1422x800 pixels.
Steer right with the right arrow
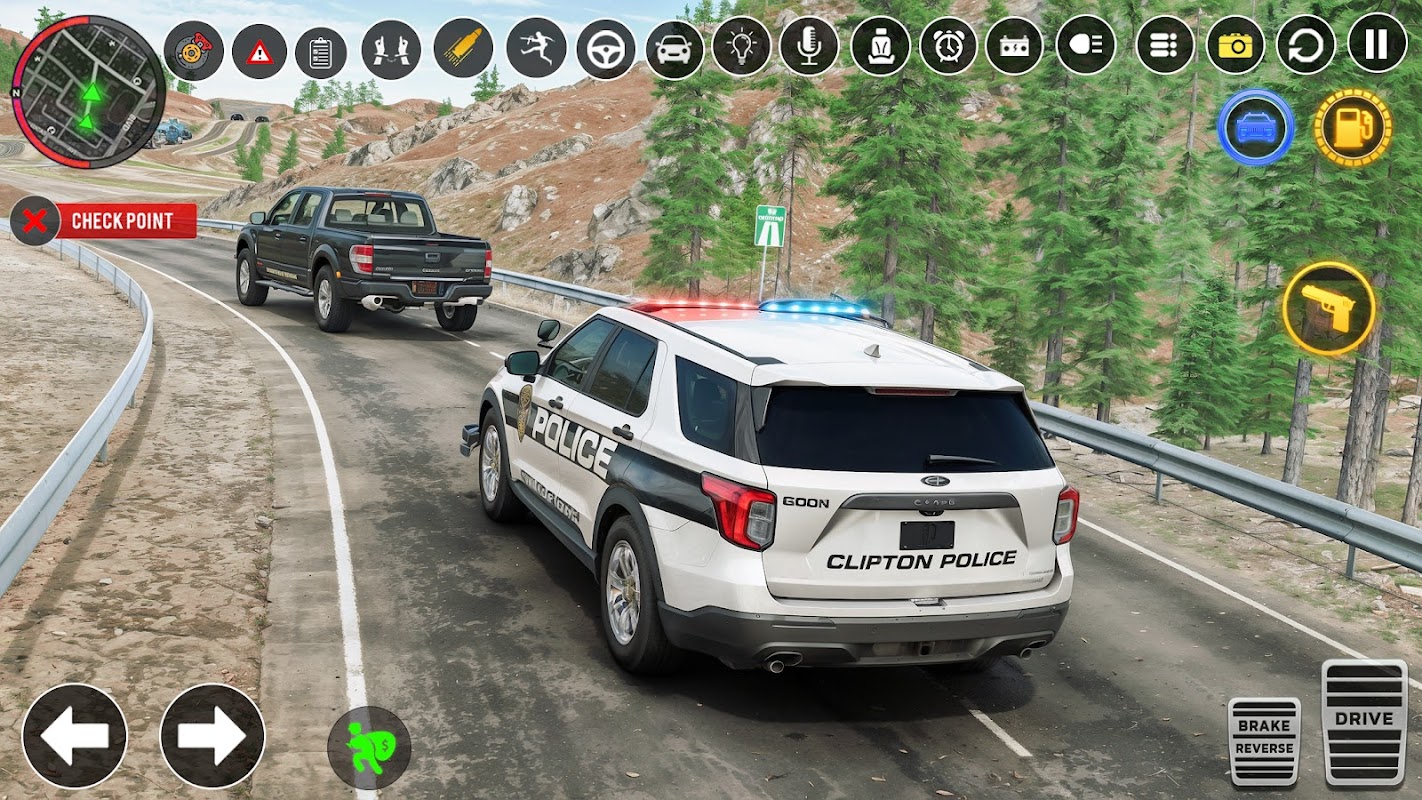pos(212,736)
